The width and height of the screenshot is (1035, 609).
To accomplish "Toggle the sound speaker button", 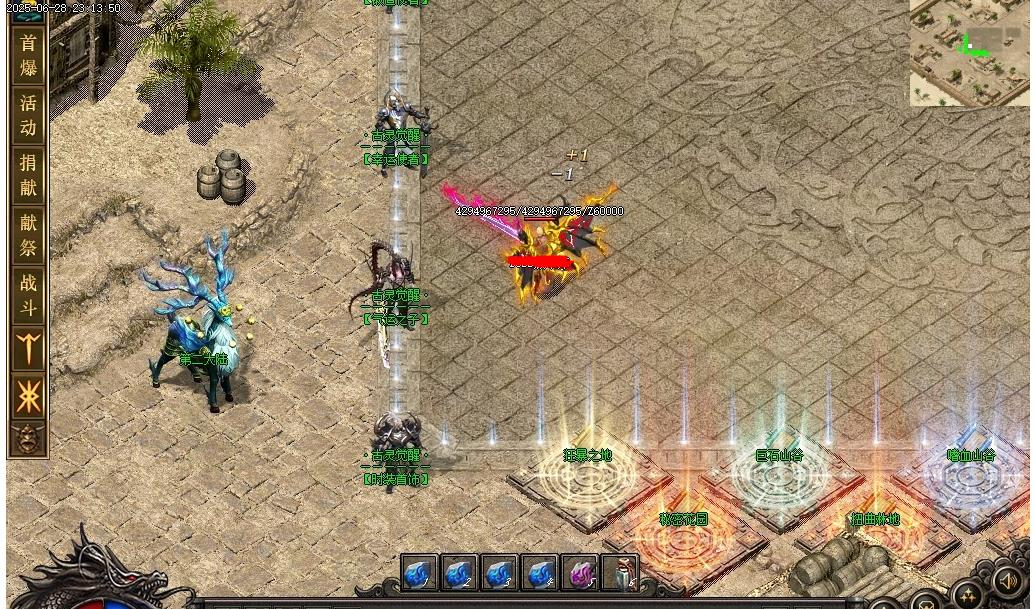I will pyautogui.click(x=1007, y=580).
